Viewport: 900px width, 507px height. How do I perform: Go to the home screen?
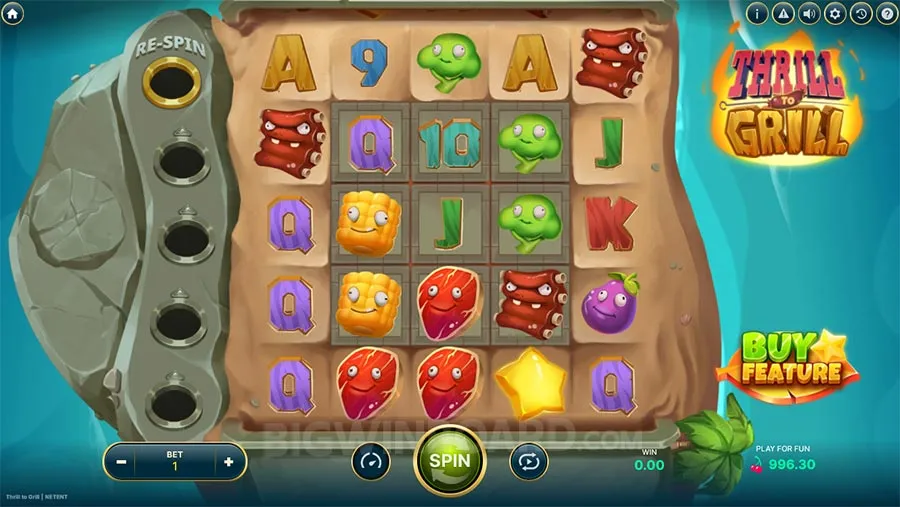13,14
